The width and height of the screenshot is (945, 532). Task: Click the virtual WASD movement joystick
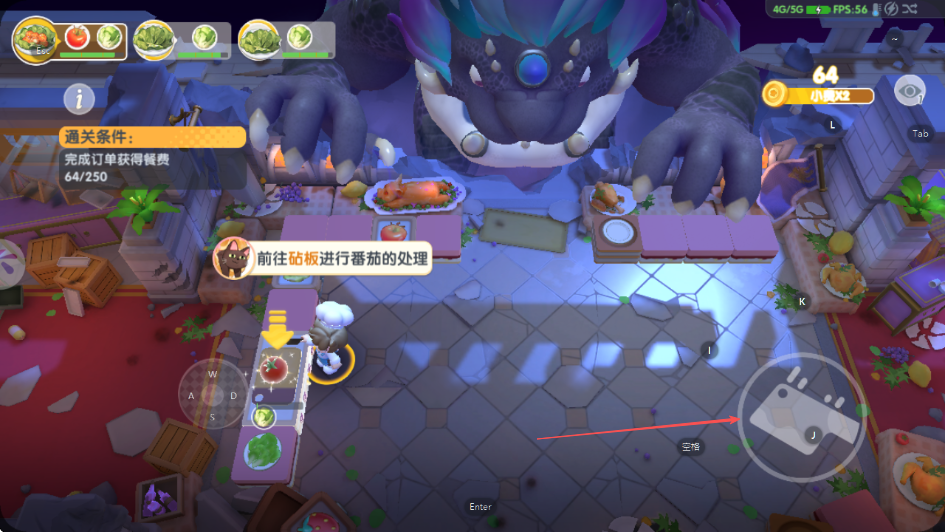click(212, 394)
